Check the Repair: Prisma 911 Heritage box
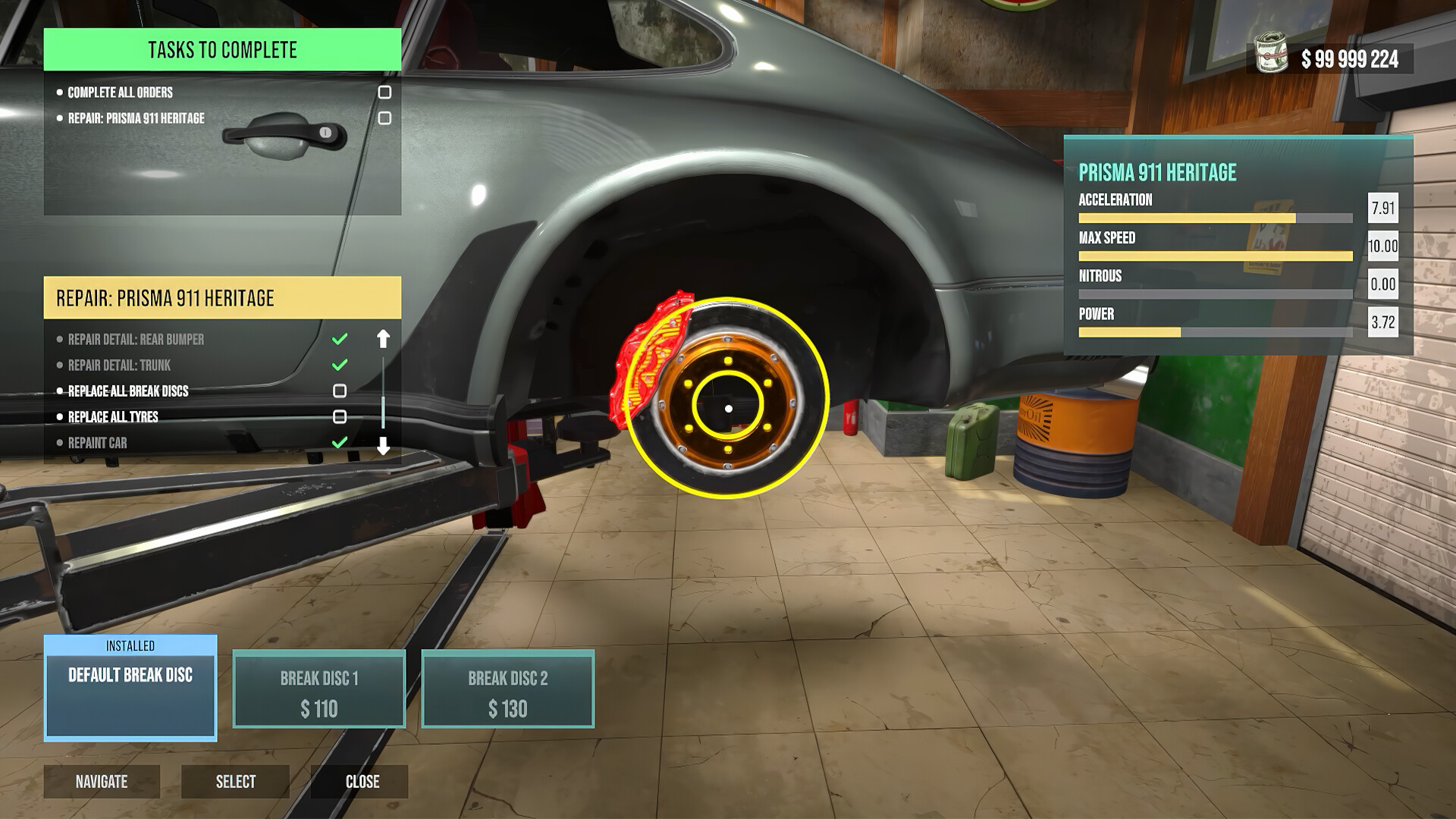The width and height of the screenshot is (1456, 819). [387, 118]
